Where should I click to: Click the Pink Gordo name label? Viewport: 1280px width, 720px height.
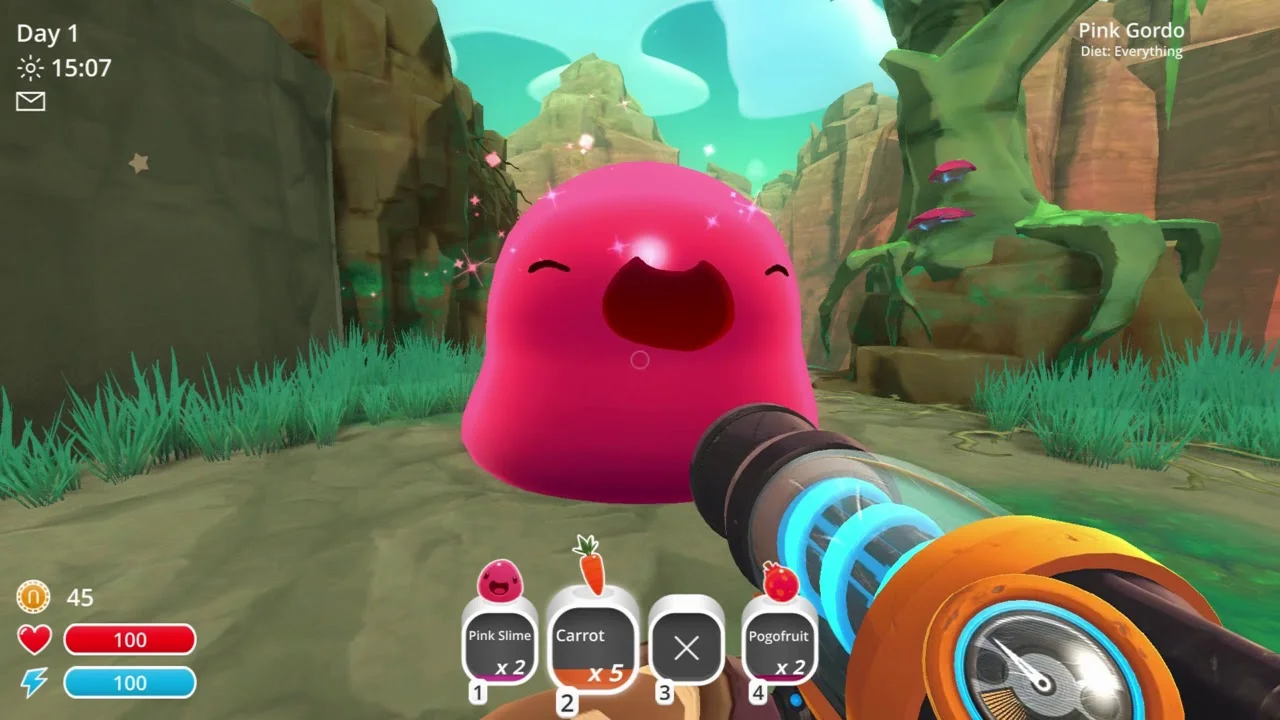click(1131, 30)
